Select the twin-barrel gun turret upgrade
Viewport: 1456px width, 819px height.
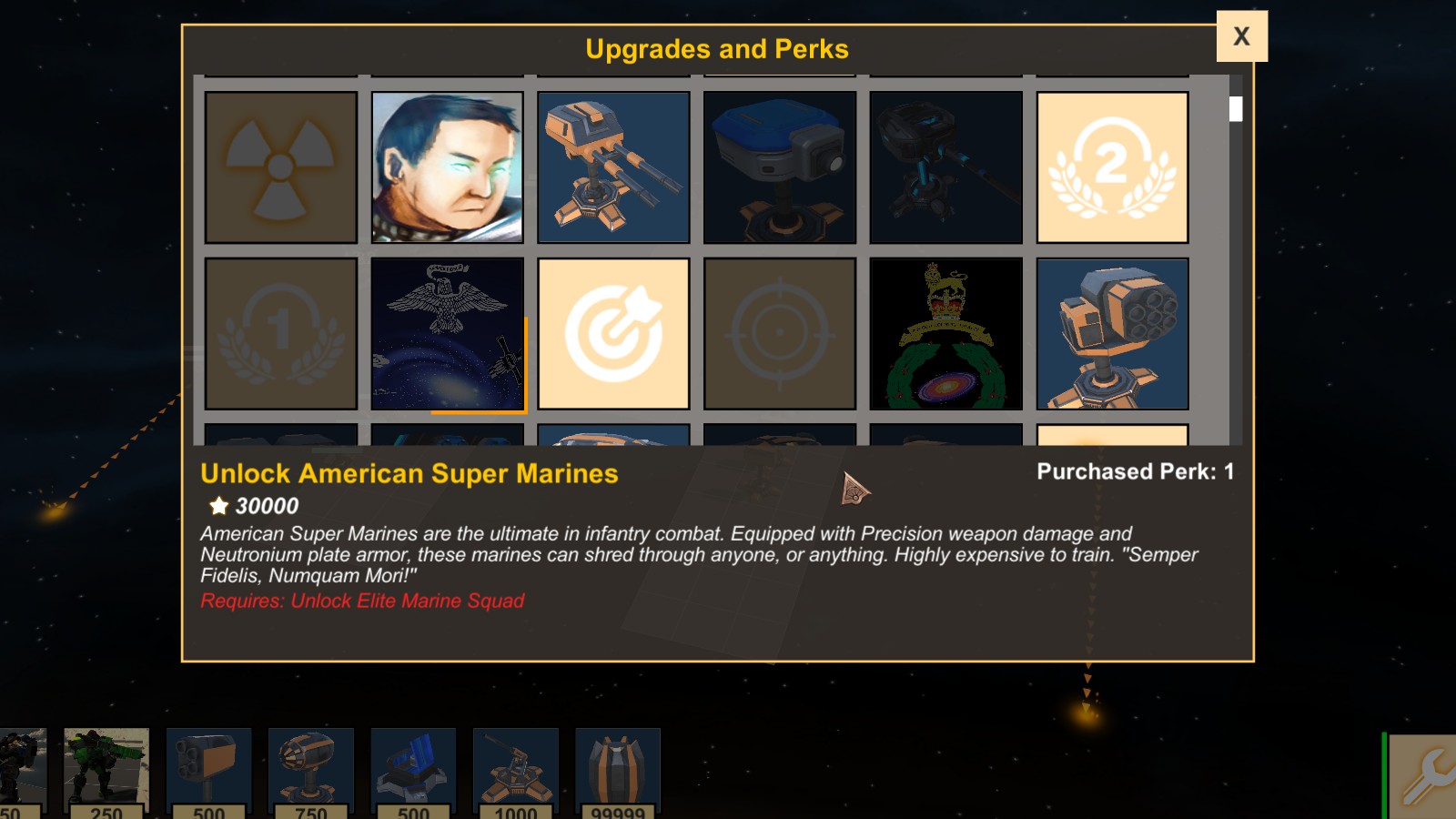click(613, 167)
